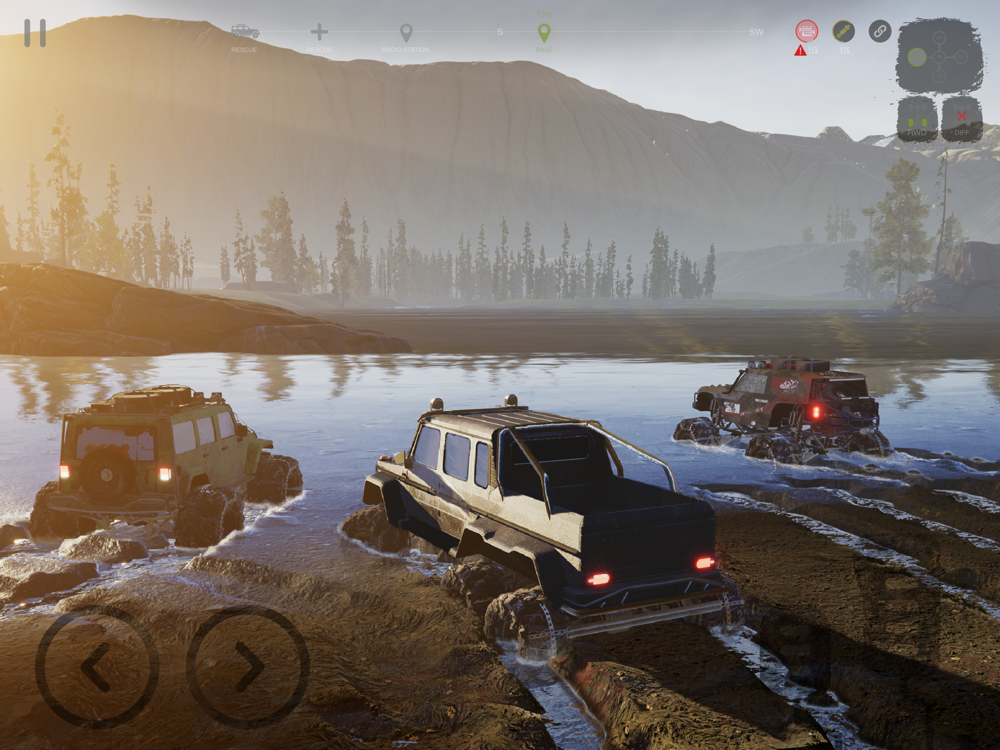The width and height of the screenshot is (1000, 750).
Task: Select the plus-sign Rescue compass marker
Action: coord(319,32)
